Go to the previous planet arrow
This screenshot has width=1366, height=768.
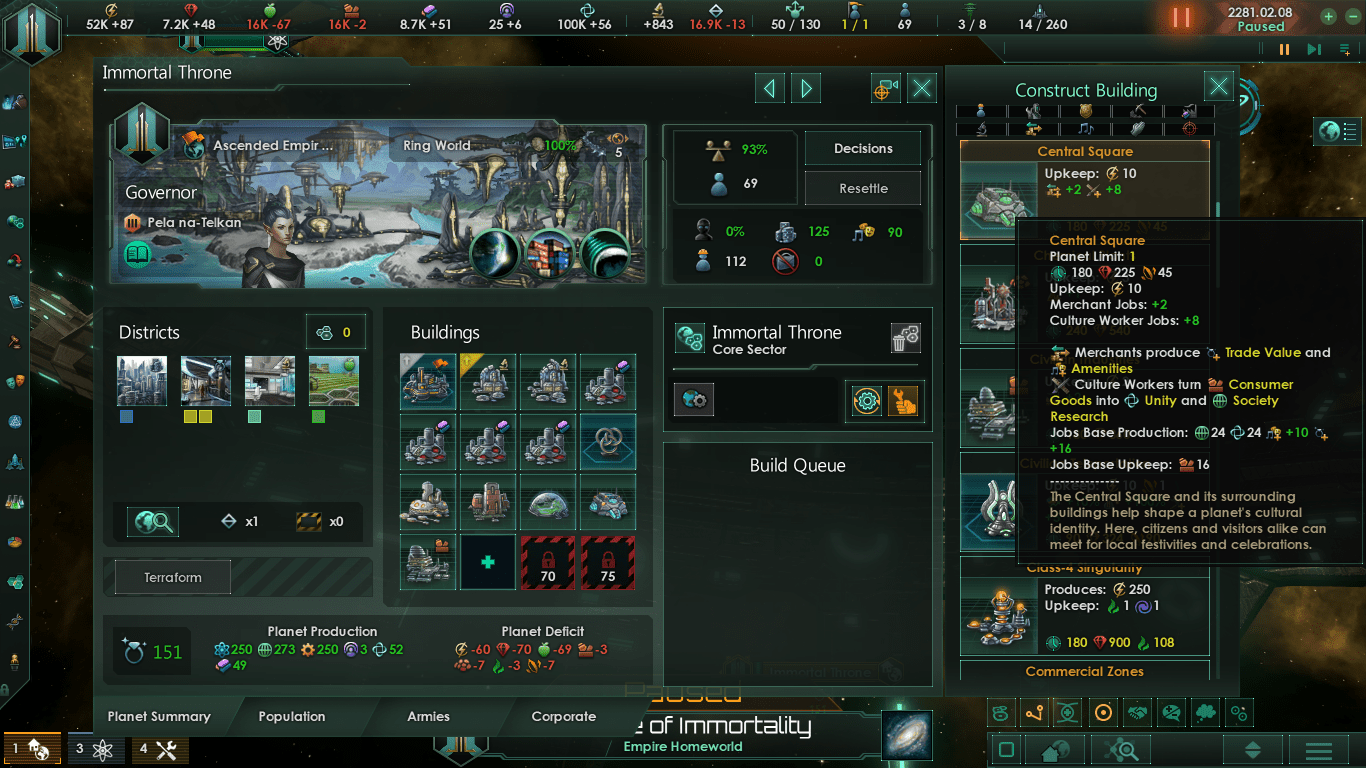coord(769,89)
